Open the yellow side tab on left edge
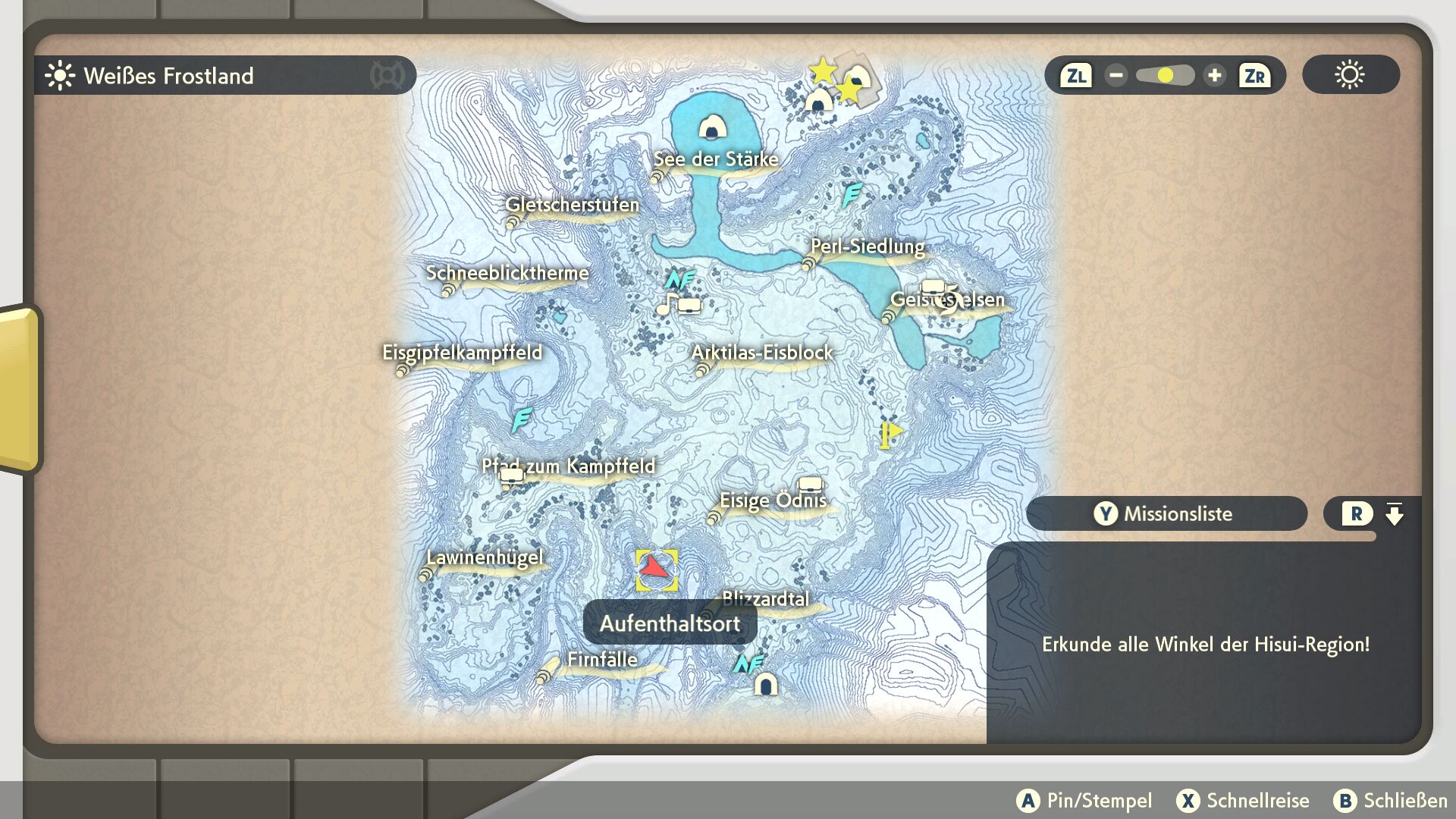This screenshot has width=1456, height=819. tap(18, 388)
